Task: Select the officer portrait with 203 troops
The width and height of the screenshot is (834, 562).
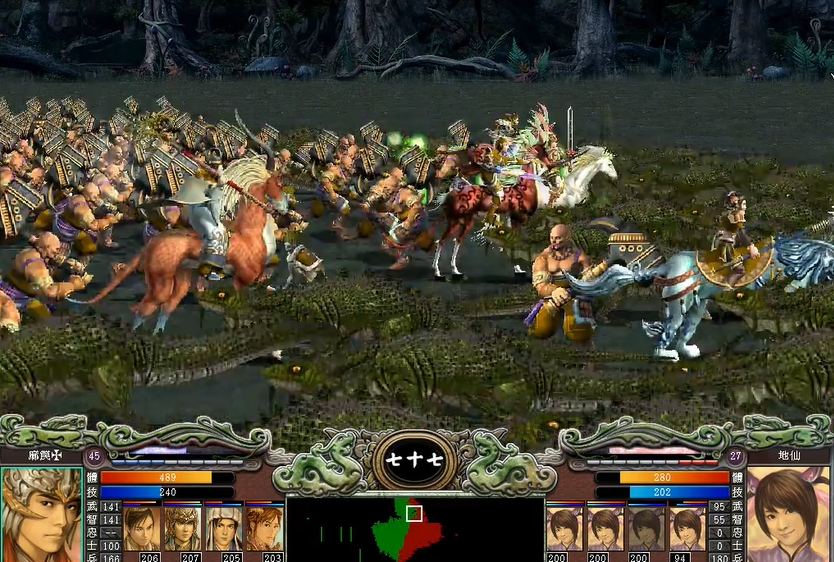Action: (264, 528)
